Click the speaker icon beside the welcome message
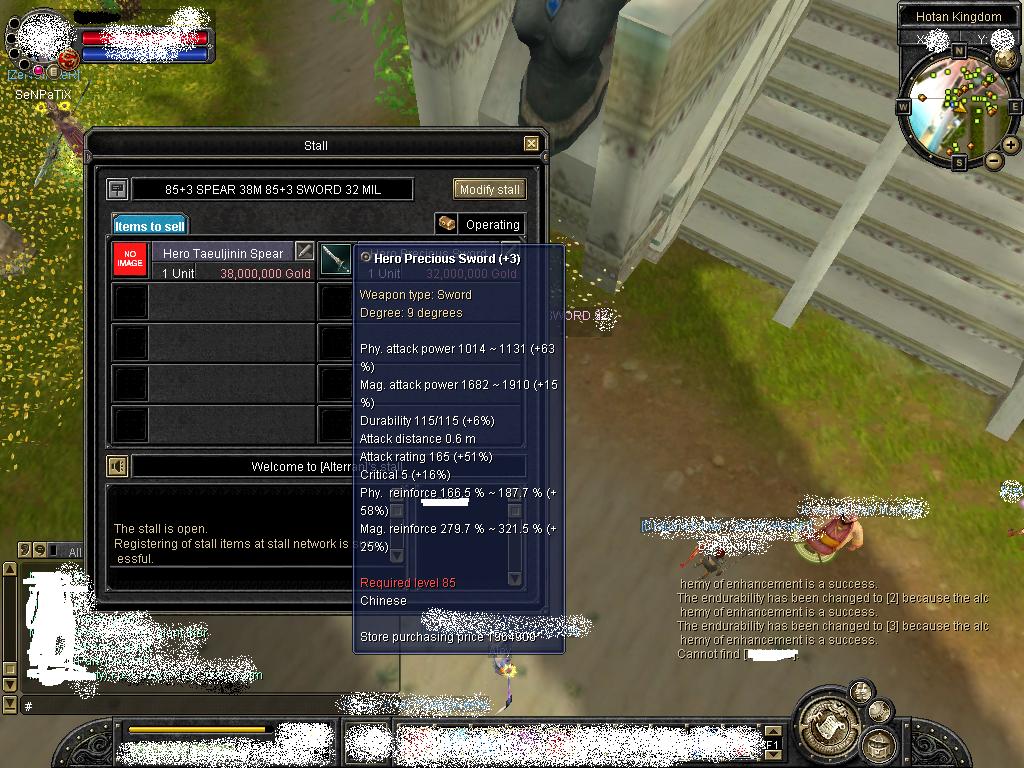The image size is (1024, 768). [x=118, y=466]
